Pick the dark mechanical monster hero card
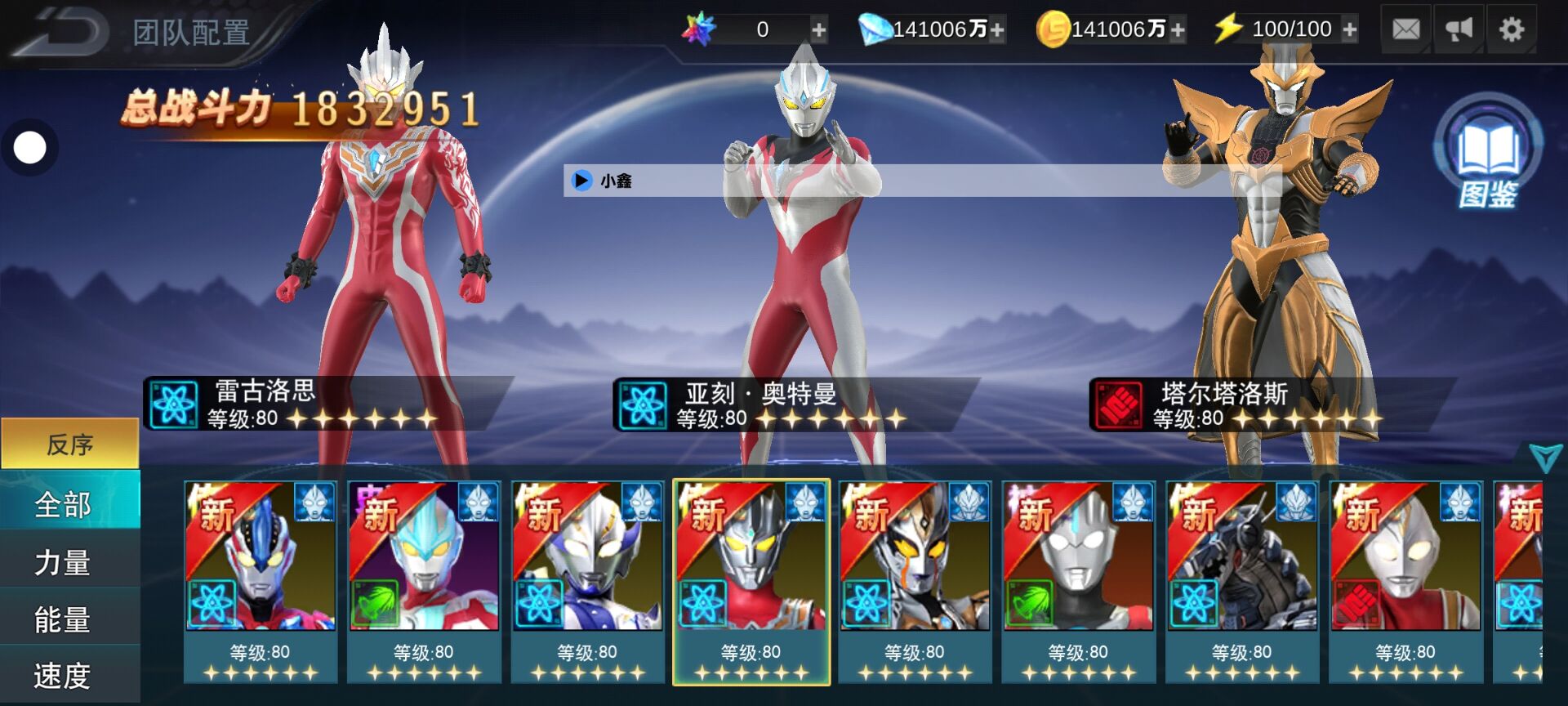1568x706 pixels. pos(1242,581)
